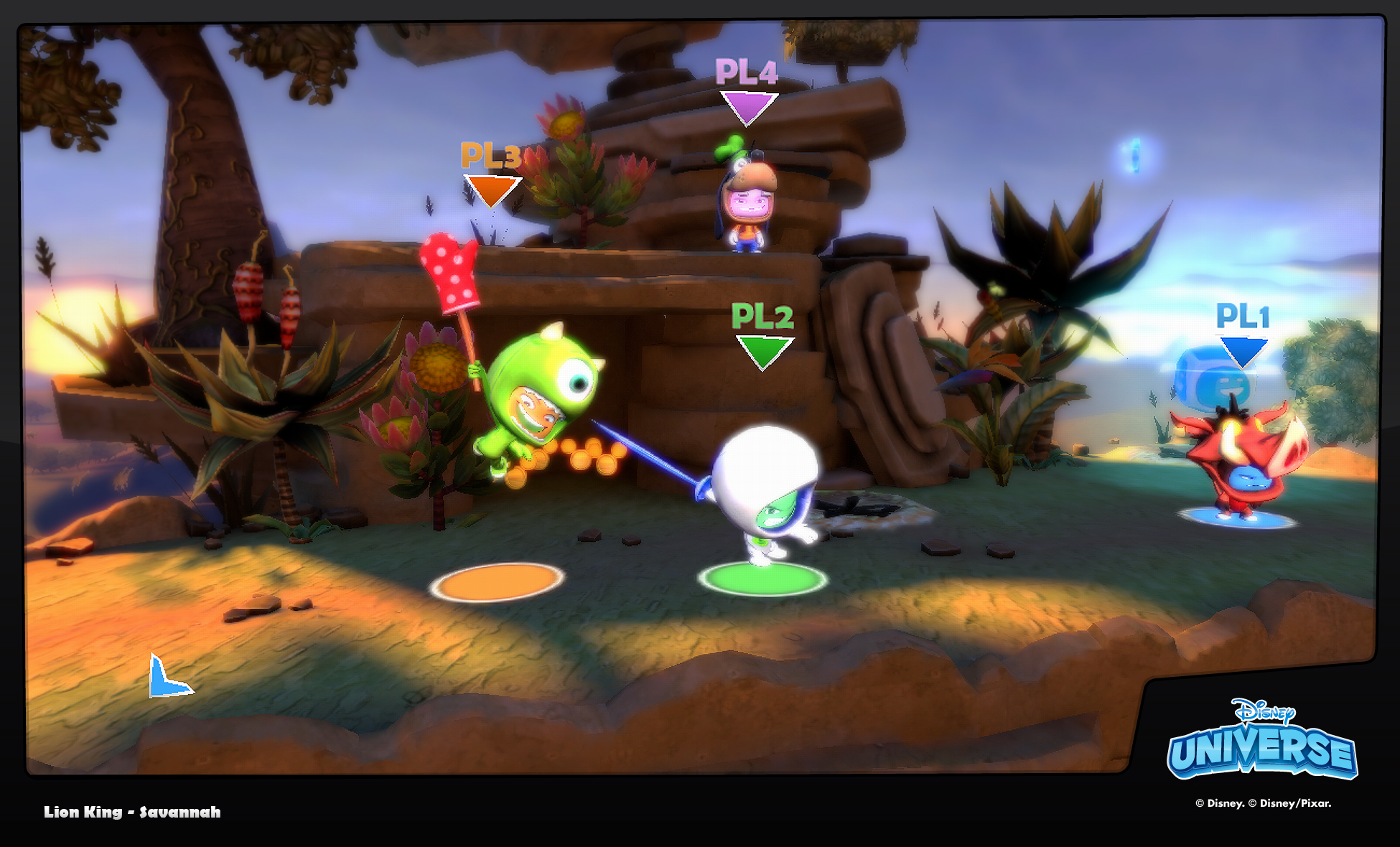Screen dimensions: 1400x847
Task: Click the blue direction arrow indicator
Action: 167,679
